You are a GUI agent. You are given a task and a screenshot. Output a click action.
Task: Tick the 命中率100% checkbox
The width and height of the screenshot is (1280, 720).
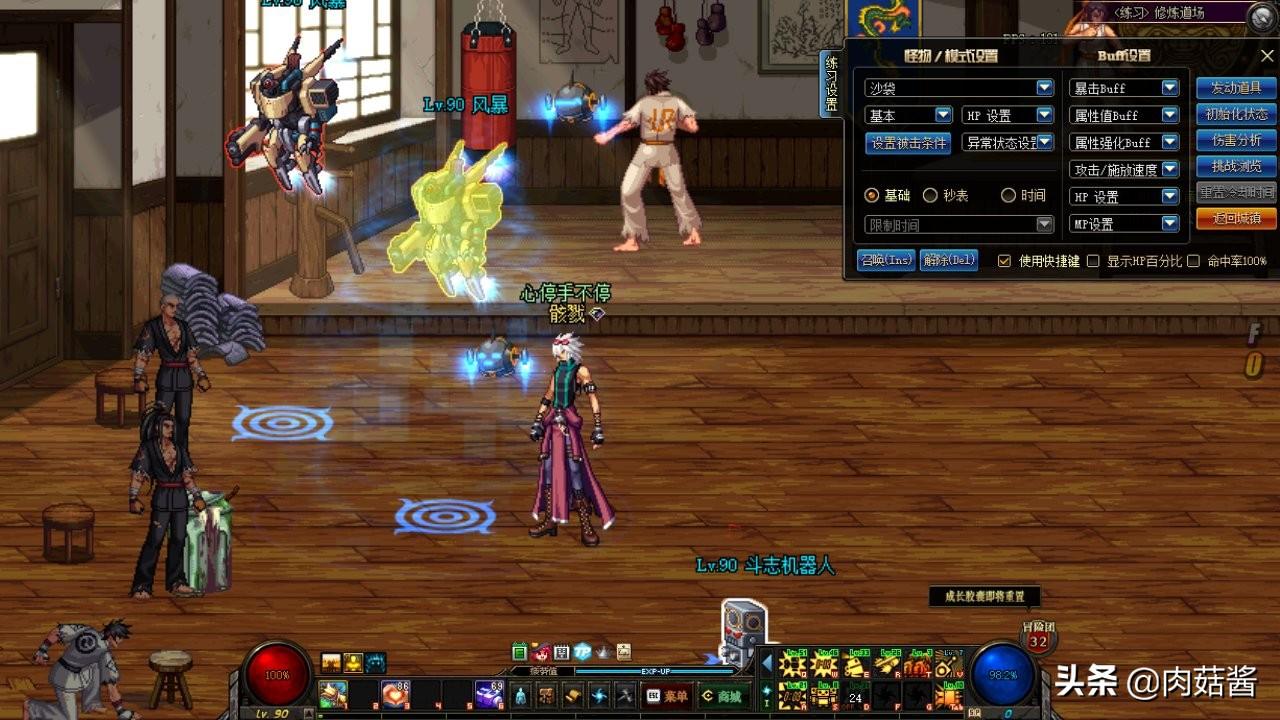click(1193, 261)
